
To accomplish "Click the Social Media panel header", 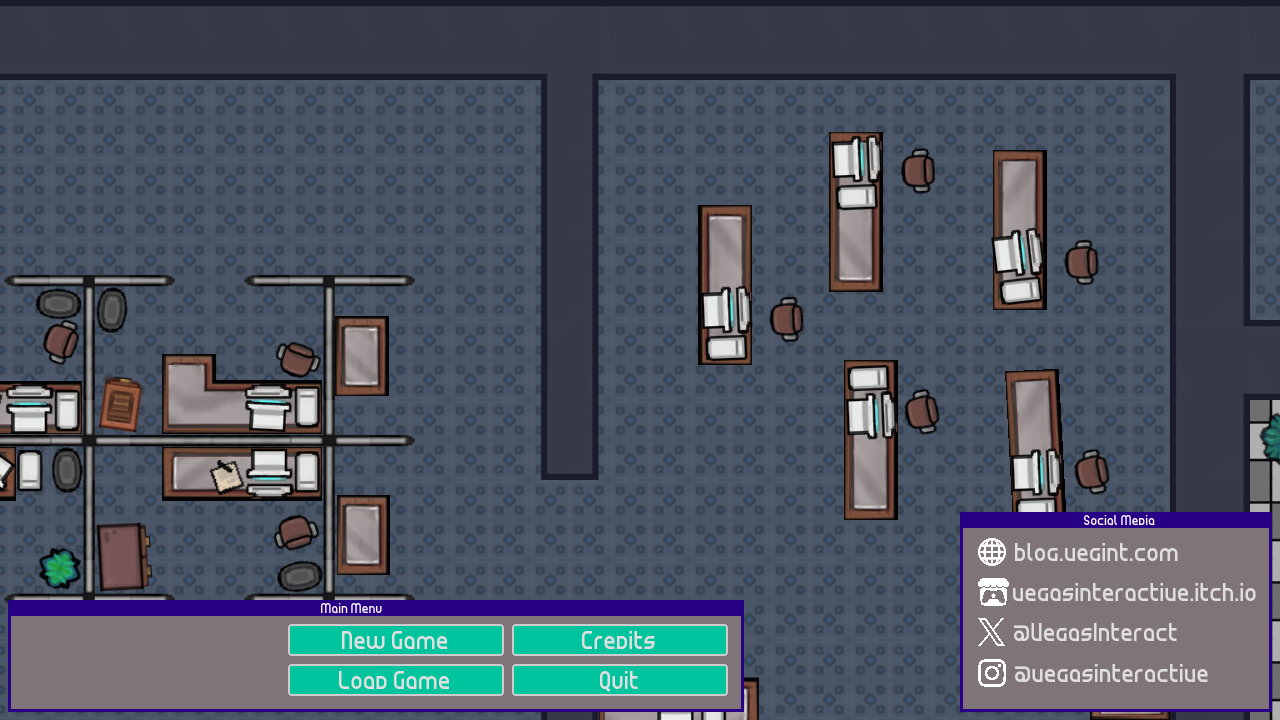I will coord(1117,520).
